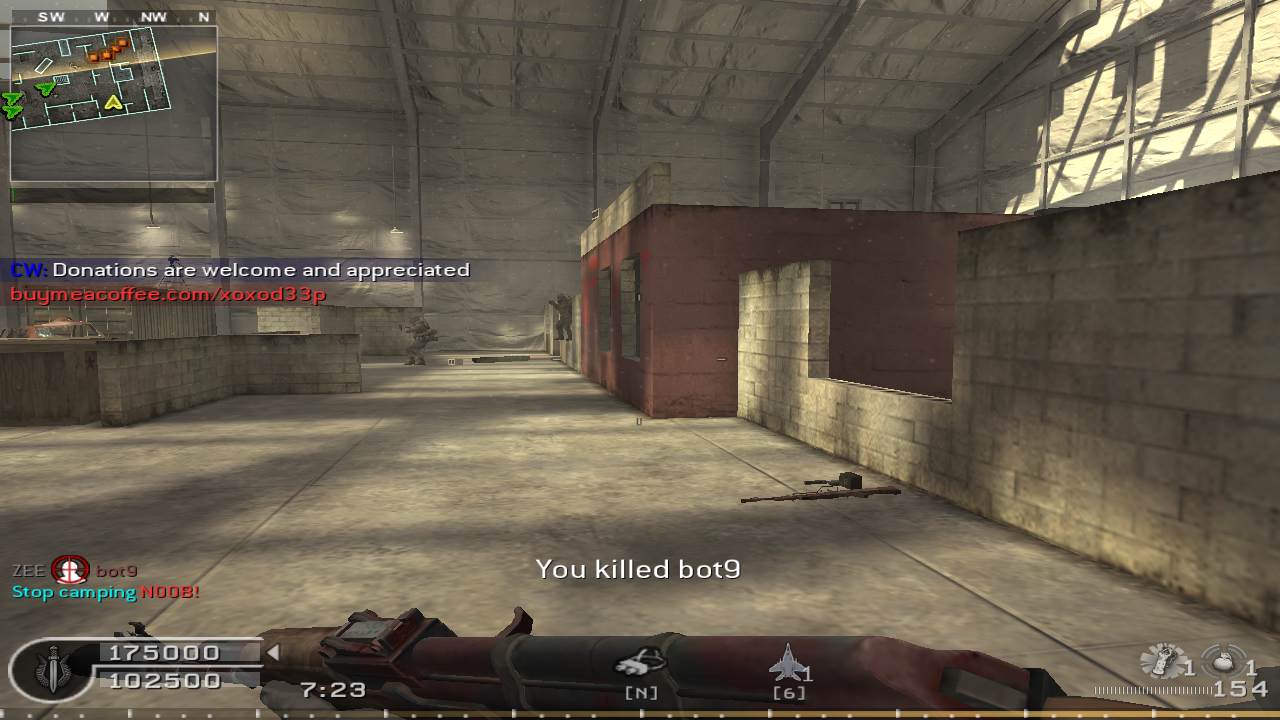The width and height of the screenshot is (1280, 720).
Task: Click the small arrow beside the score panel
Action: [272, 653]
